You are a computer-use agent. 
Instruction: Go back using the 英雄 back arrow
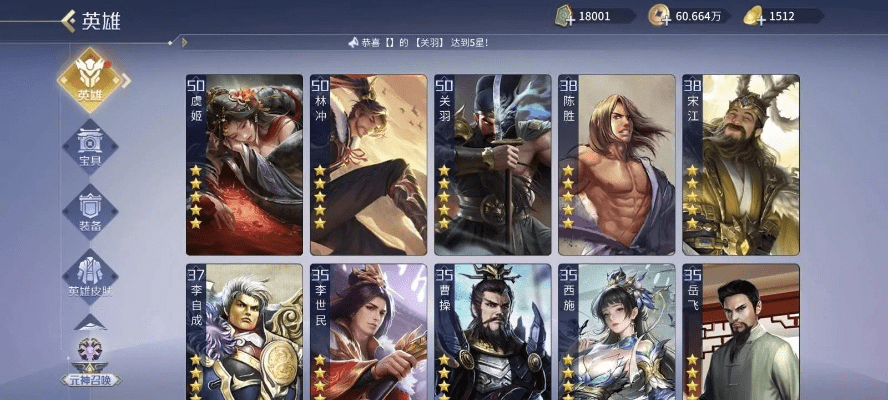click(69, 20)
